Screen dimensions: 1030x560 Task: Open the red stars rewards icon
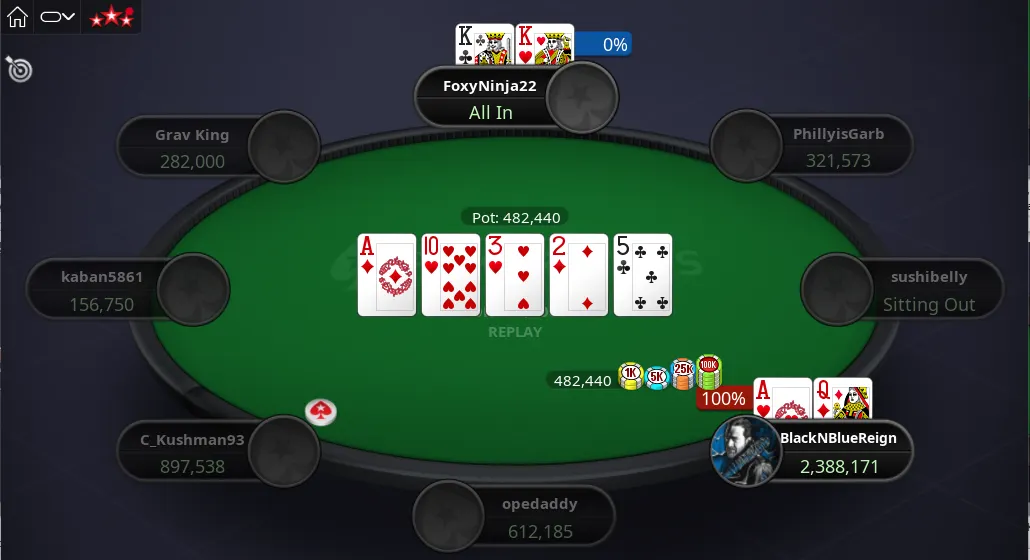pos(111,17)
